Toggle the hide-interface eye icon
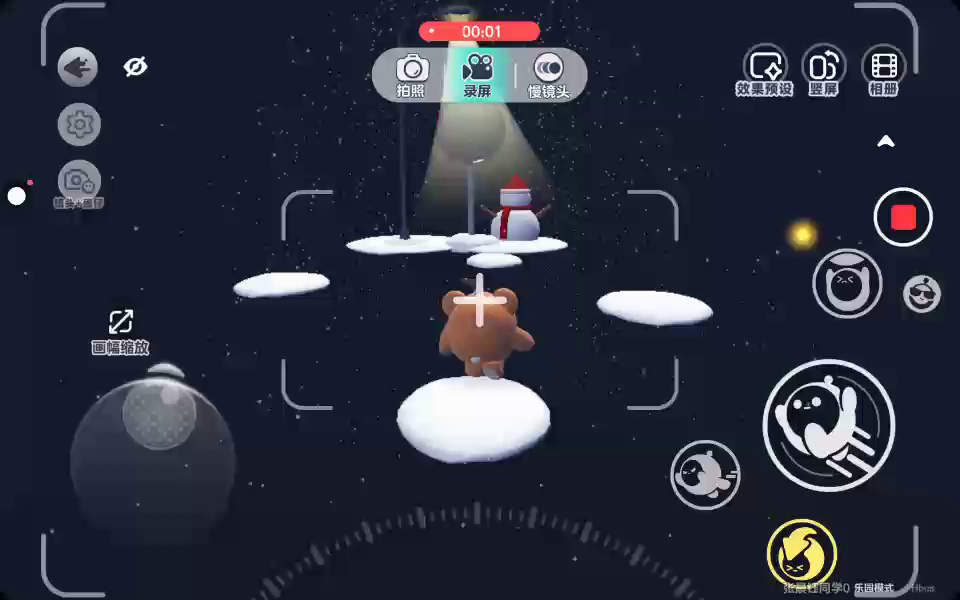The width and height of the screenshot is (960, 600). coord(135,67)
